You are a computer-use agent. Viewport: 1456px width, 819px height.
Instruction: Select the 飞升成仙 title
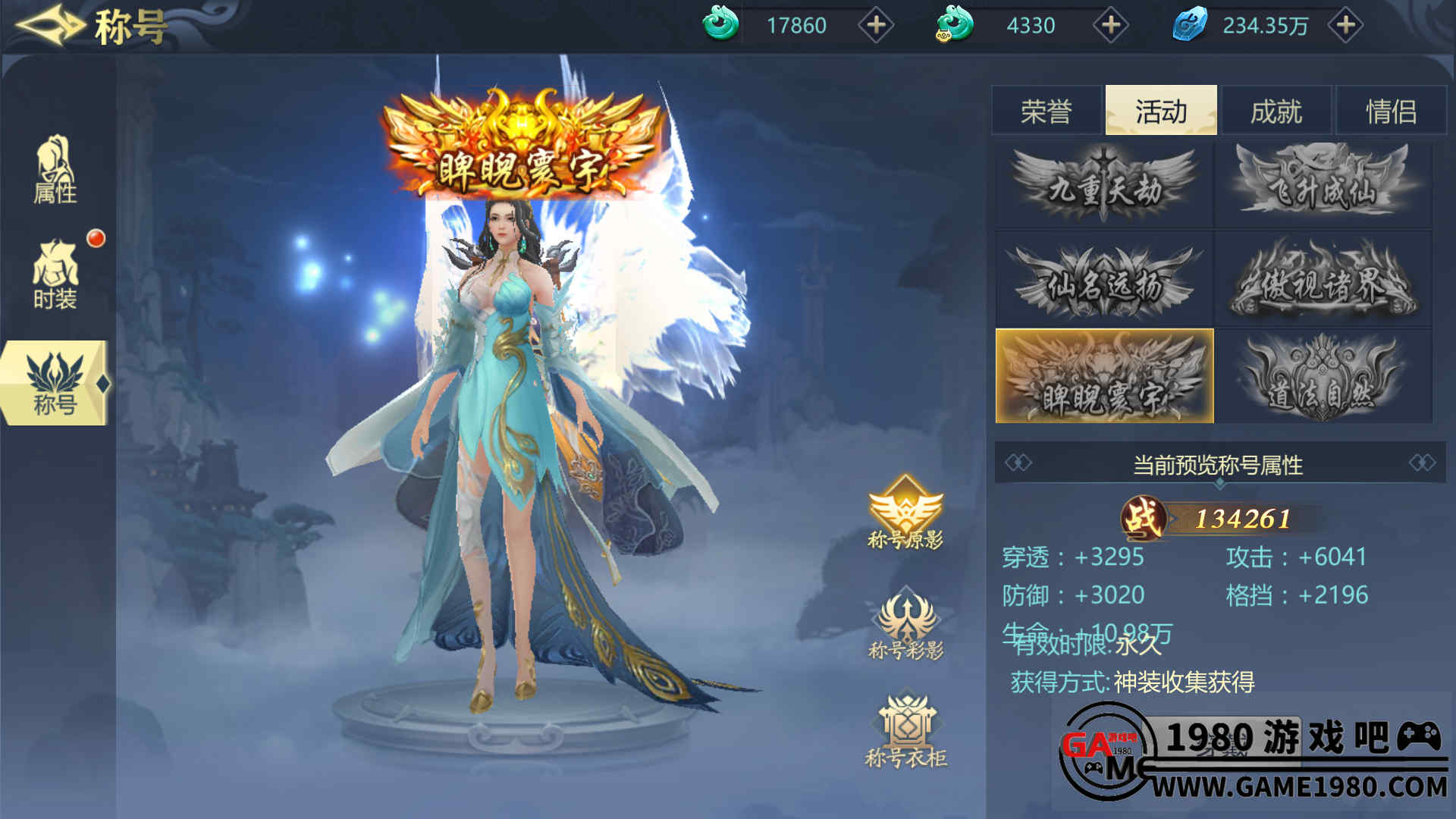click(x=1323, y=185)
